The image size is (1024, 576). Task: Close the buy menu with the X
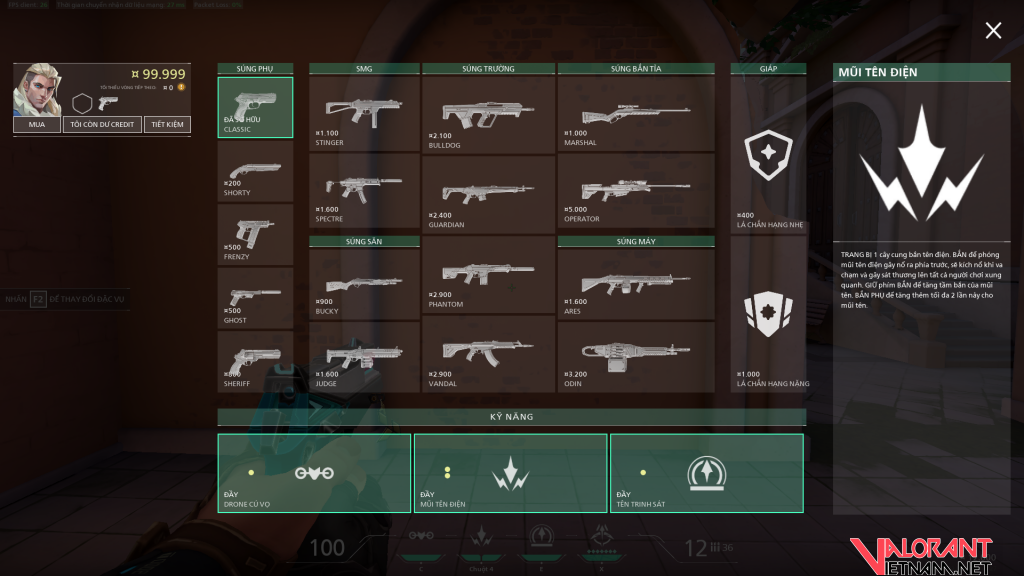(993, 31)
